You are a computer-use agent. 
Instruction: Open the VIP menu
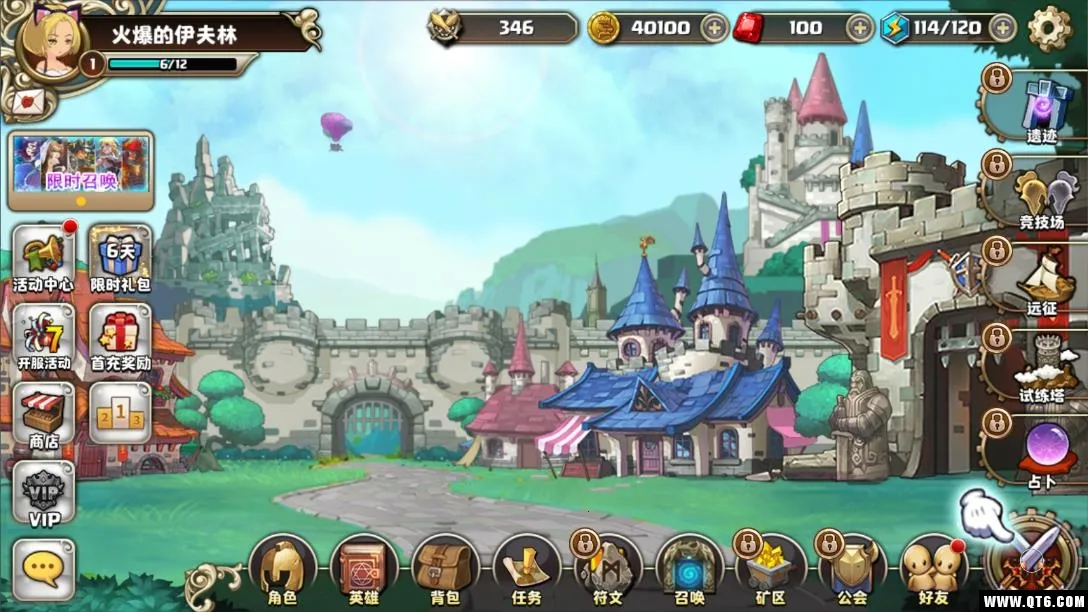(x=43, y=494)
